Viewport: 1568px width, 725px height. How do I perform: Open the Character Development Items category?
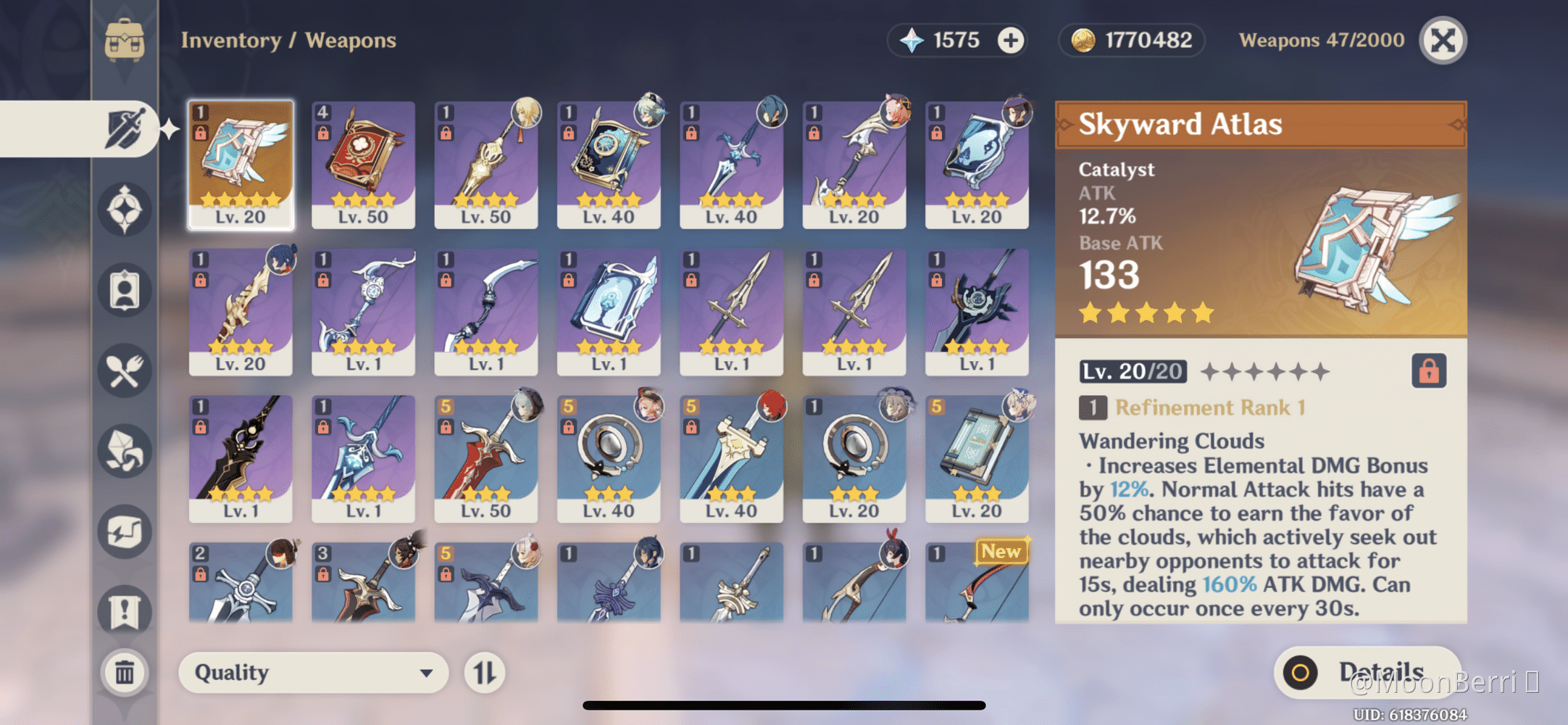123,290
